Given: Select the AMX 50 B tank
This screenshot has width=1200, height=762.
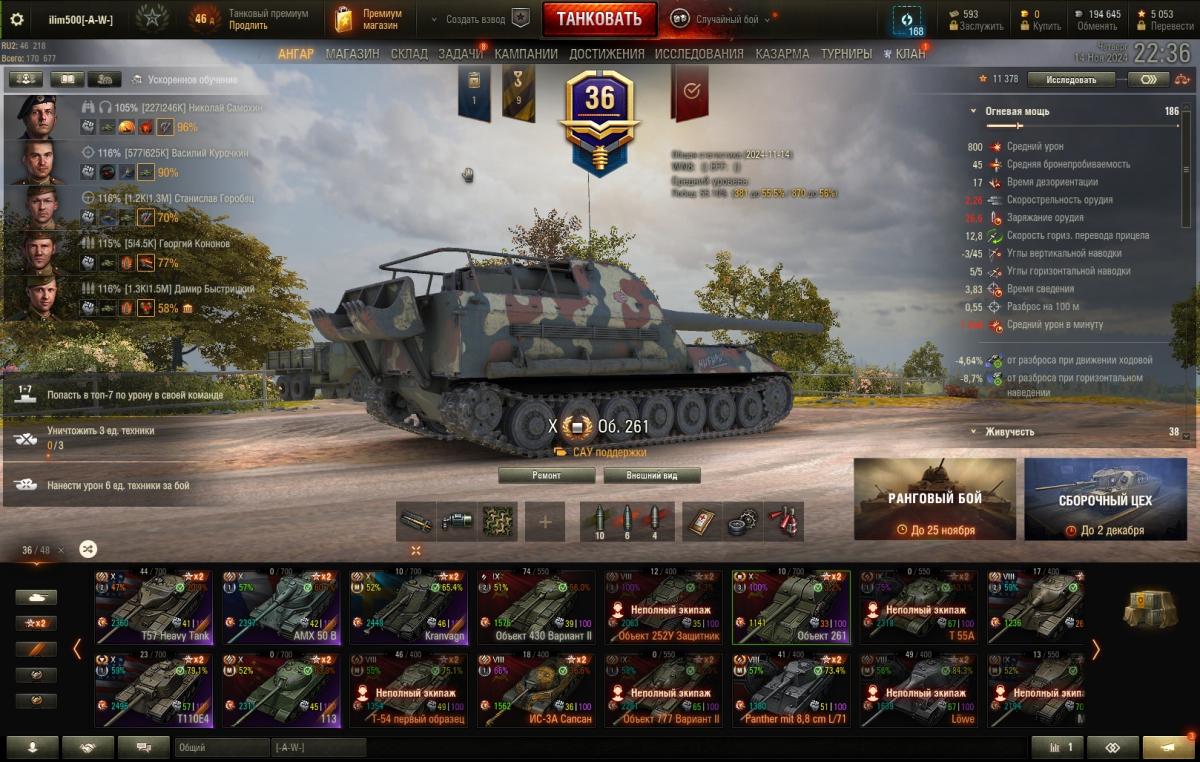Looking at the screenshot, I should (x=281, y=606).
